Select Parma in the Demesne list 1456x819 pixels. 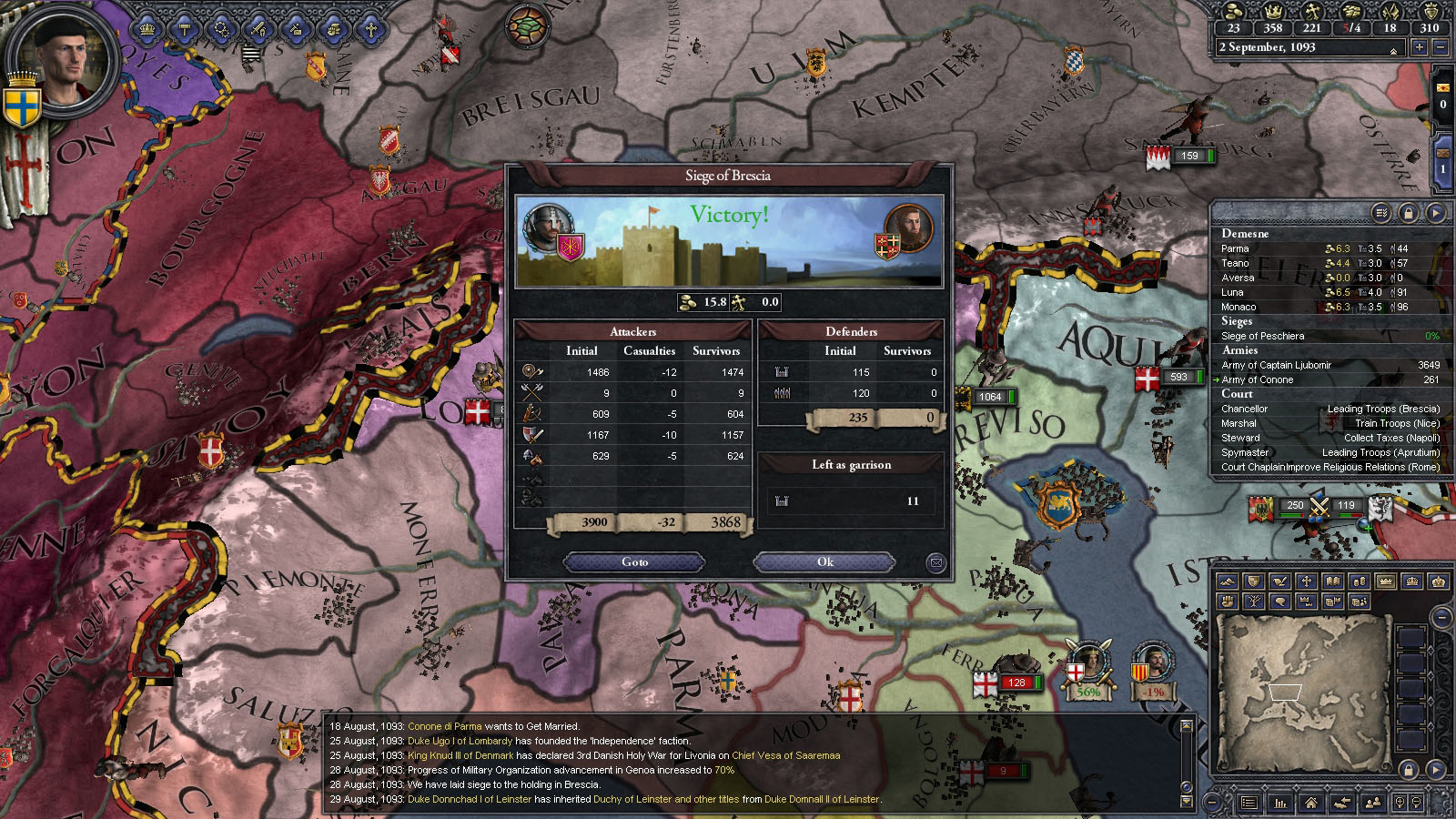click(x=1235, y=248)
